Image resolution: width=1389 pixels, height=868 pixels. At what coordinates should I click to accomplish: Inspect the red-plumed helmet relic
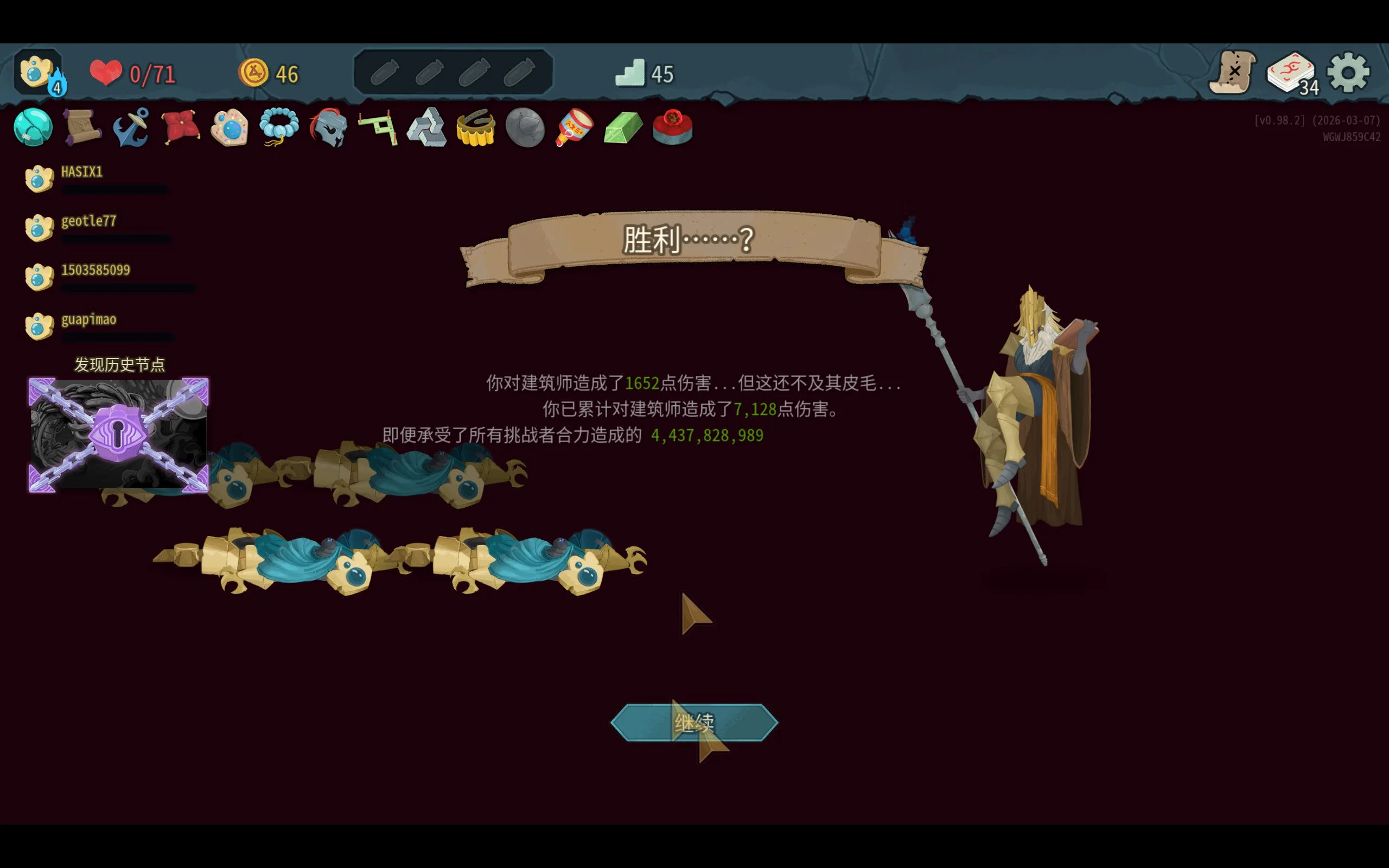tap(328, 127)
